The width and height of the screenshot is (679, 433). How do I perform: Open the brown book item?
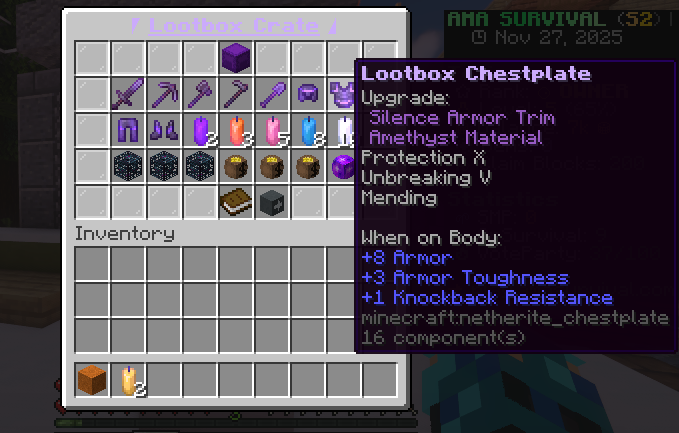click(x=236, y=202)
